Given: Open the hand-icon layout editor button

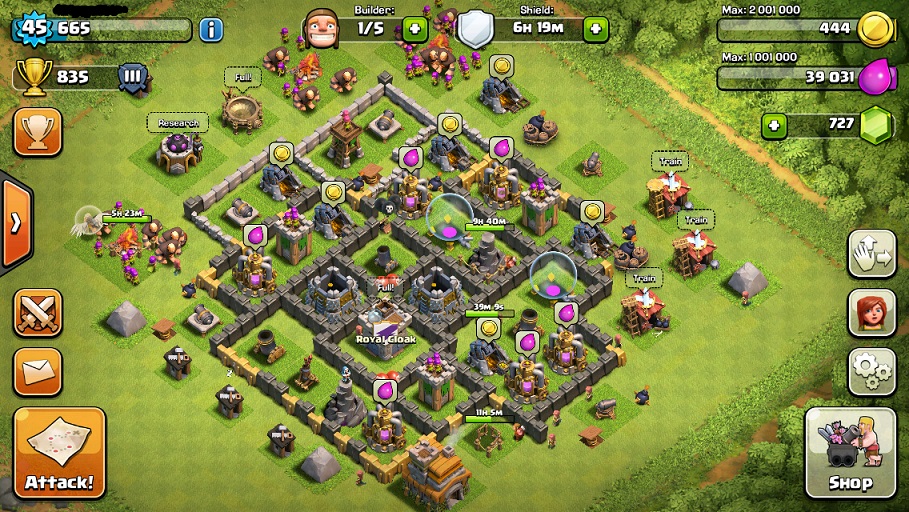Looking at the screenshot, I should (x=872, y=254).
